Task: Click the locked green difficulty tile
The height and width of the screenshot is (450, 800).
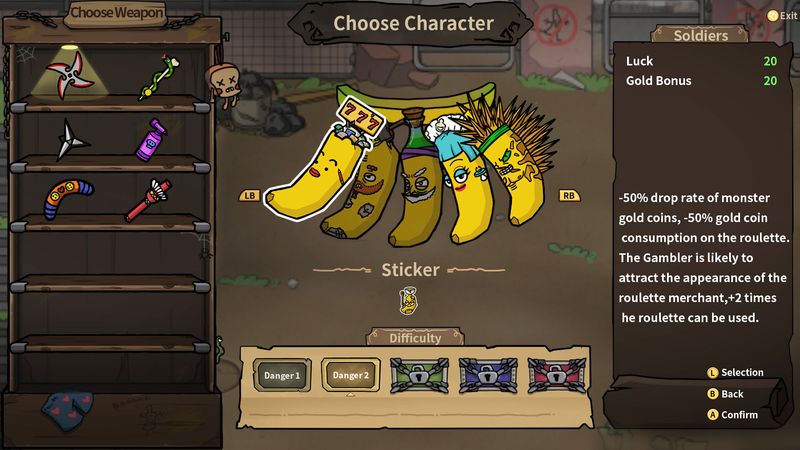Action: point(419,375)
